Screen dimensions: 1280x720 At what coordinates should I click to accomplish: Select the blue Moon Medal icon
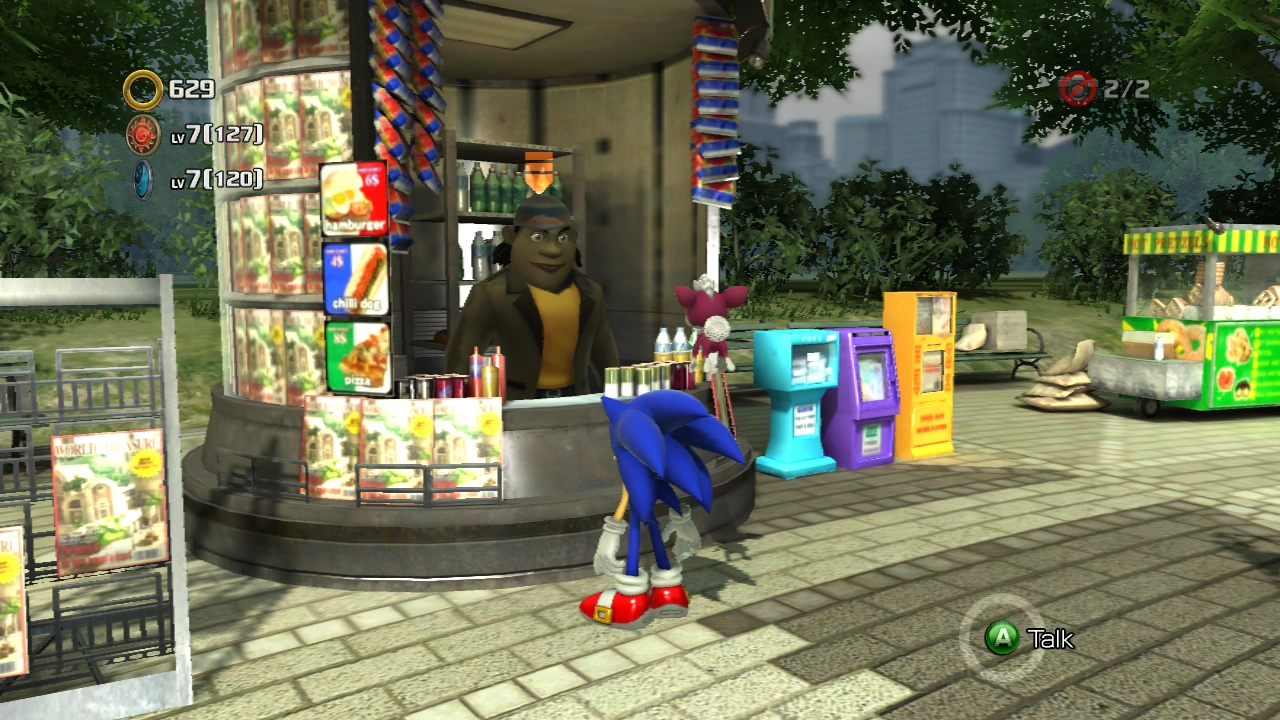(x=143, y=179)
